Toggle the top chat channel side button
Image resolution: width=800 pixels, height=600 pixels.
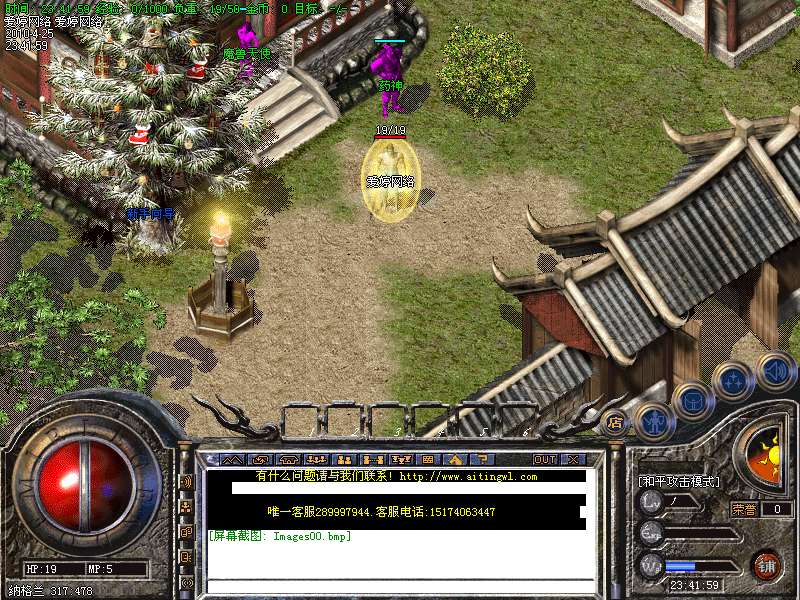[x=186, y=481]
